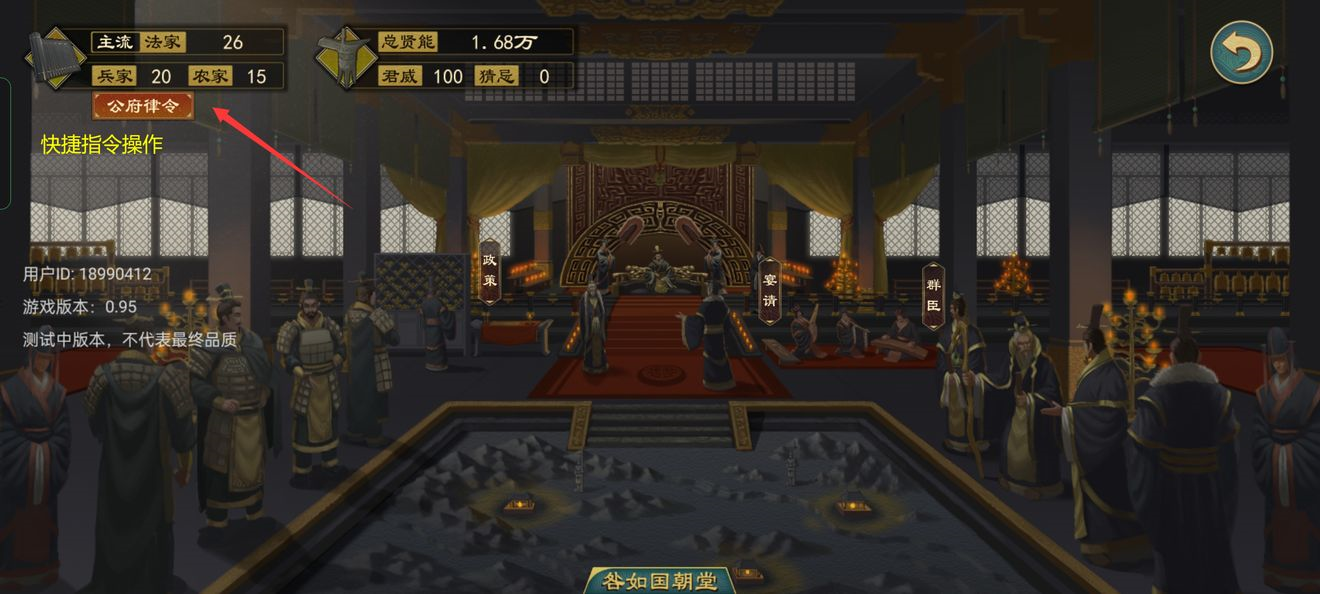Click the bronze vessel talent icon
Viewport: 1320px width, 594px height.
tap(345, 59)
